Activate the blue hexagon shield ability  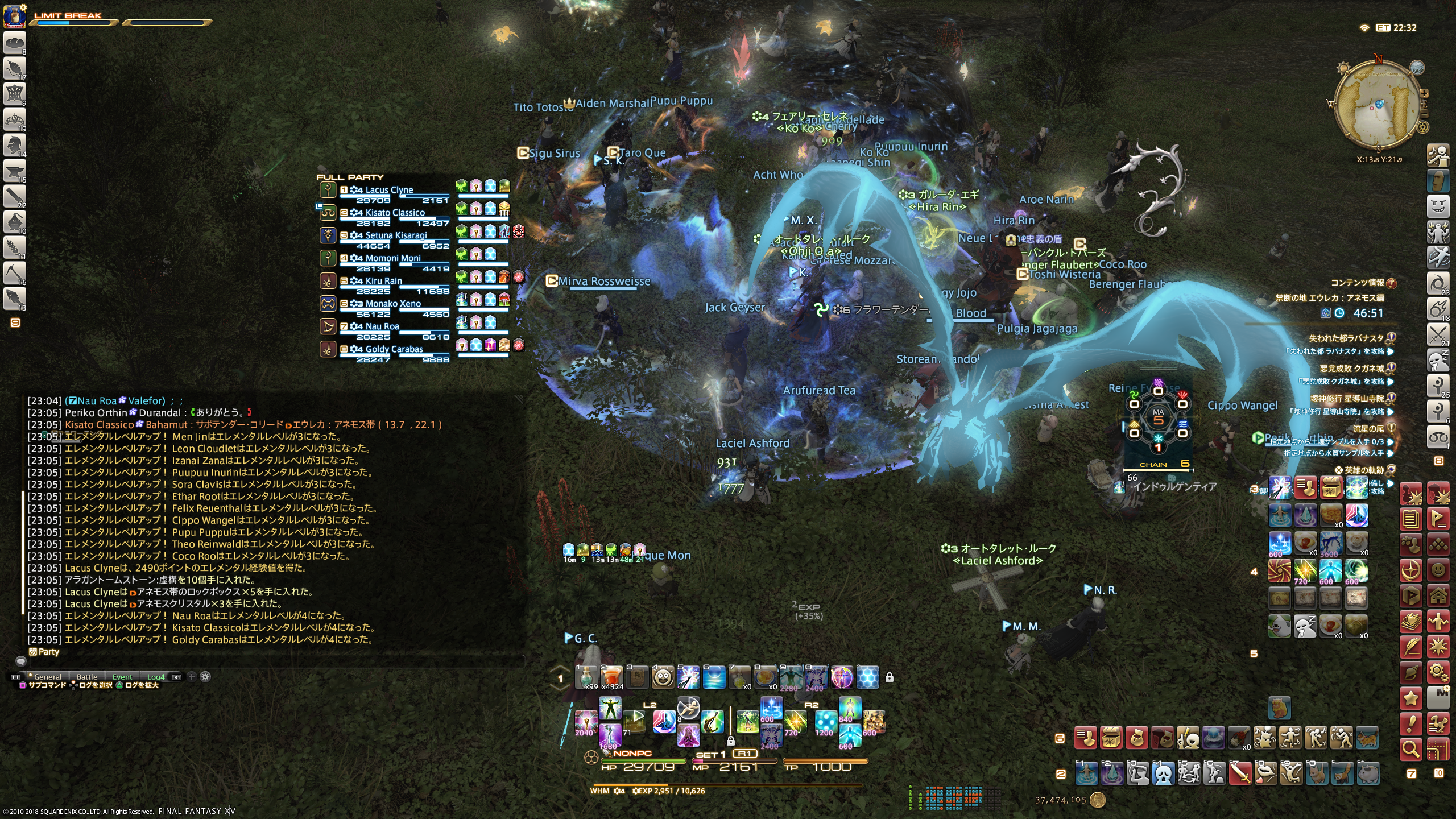tap(867, 677)
